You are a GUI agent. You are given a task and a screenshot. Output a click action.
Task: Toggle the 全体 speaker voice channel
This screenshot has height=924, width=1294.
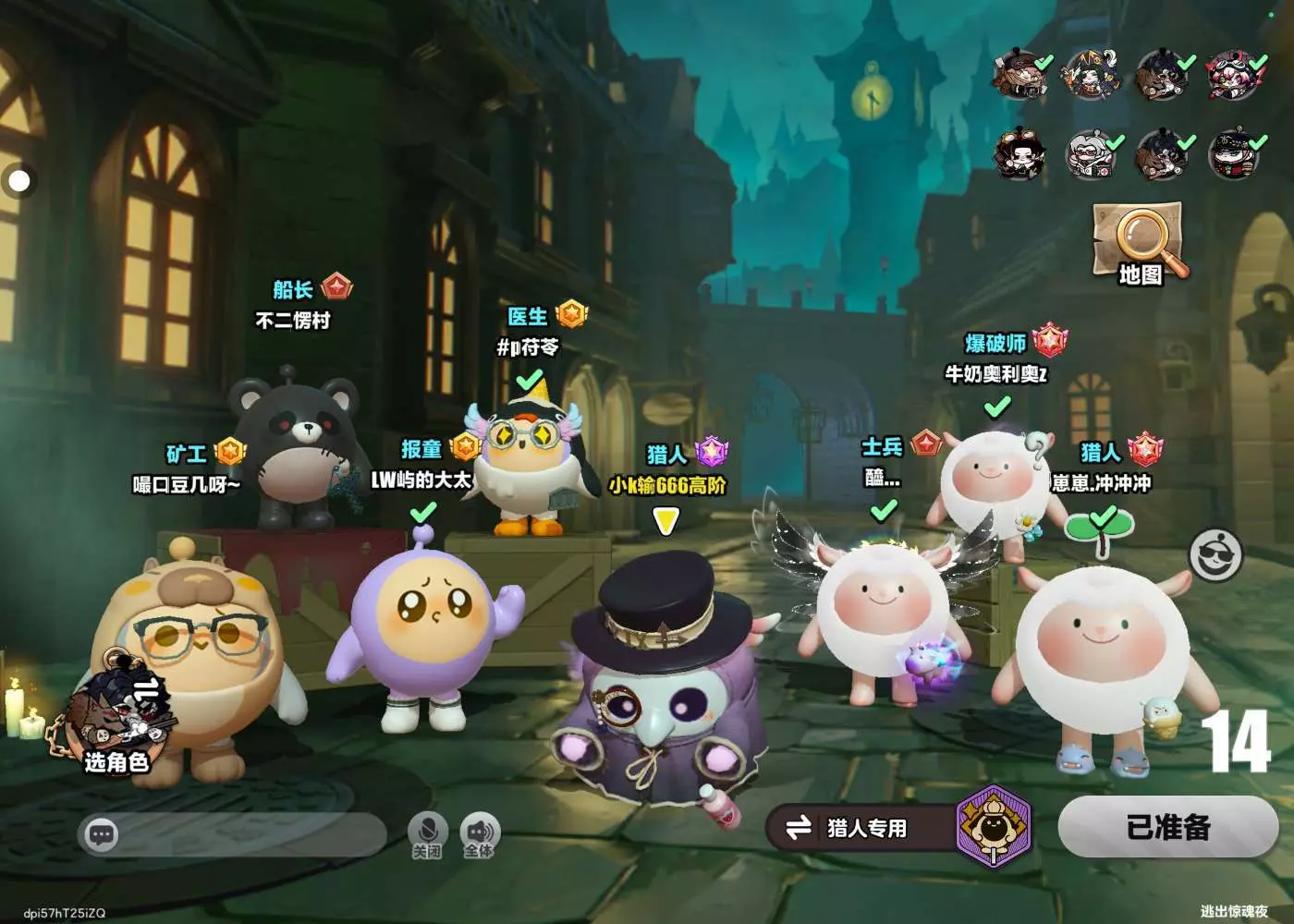479,833
